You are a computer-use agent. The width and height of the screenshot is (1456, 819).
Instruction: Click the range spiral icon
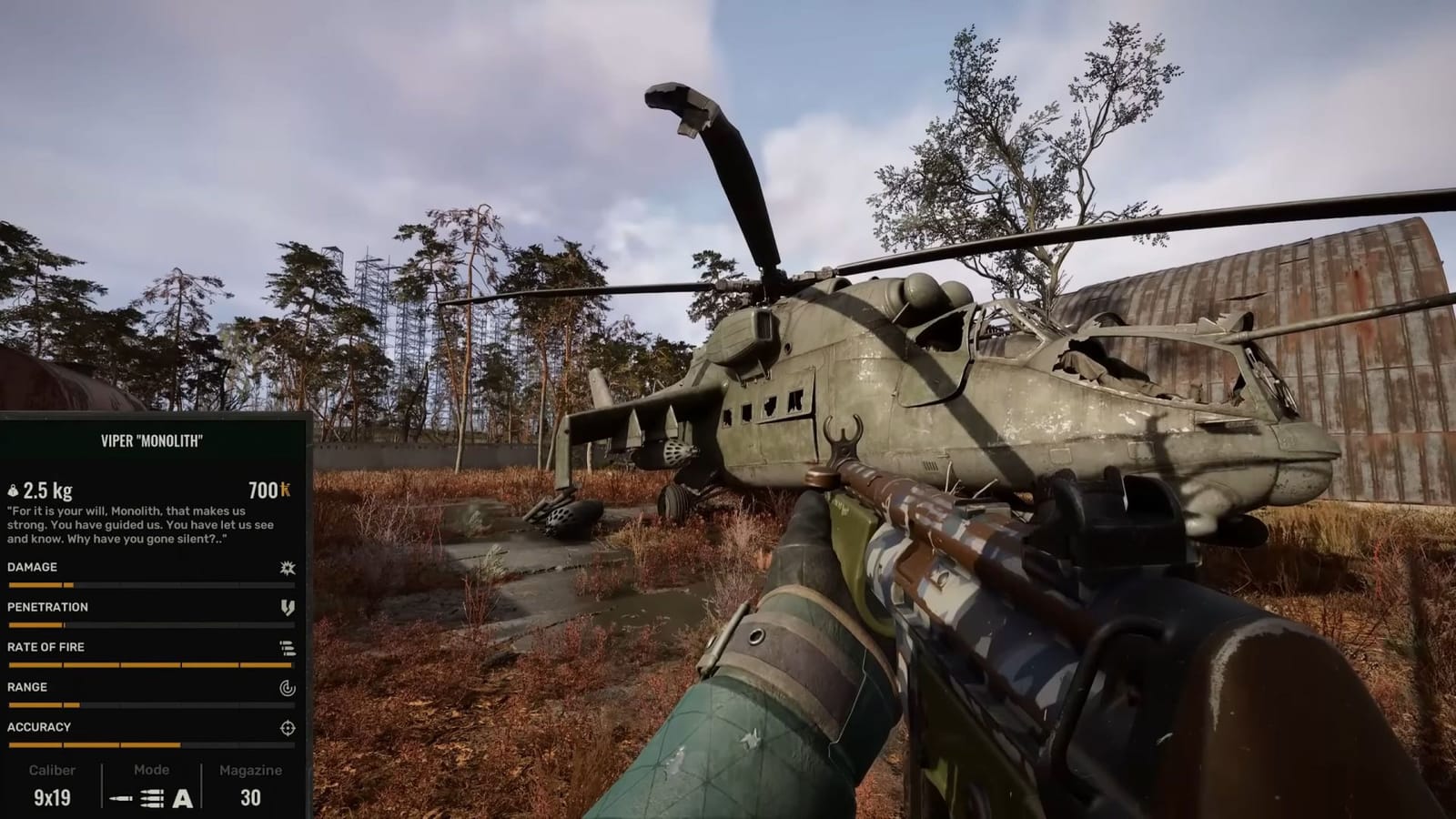[288, 687]
